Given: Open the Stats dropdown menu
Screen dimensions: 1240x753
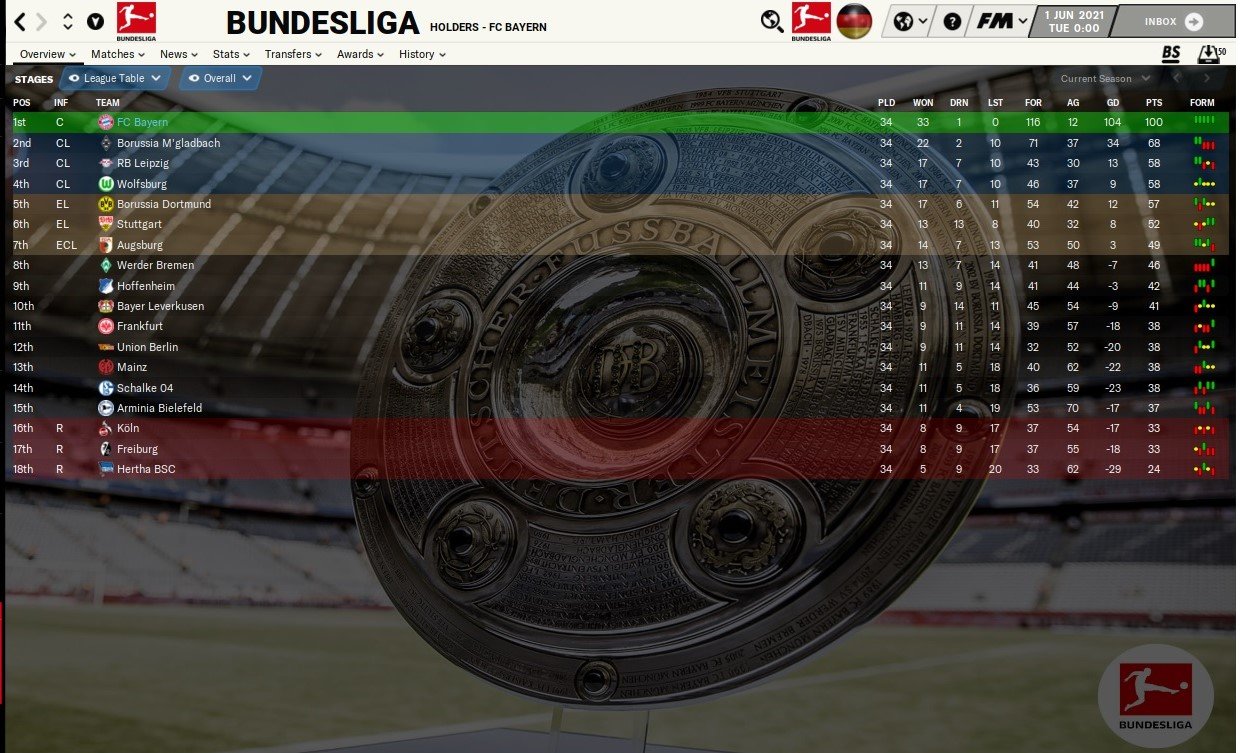Looking at the screenshot, I should pyautogui.click(x=231, y=54).
